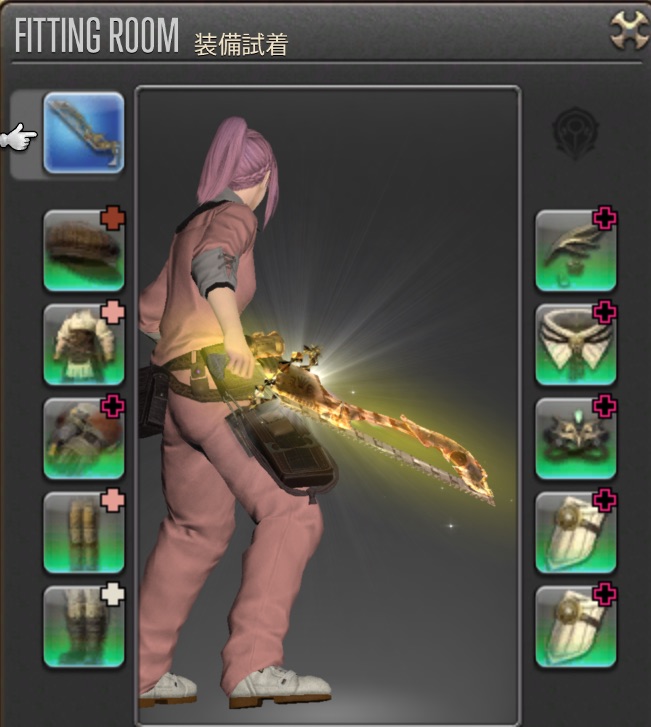The height and width of the screenshot is (727, 651).
Task: Select the gloves hand slot
Action: (x=84, y=439)
